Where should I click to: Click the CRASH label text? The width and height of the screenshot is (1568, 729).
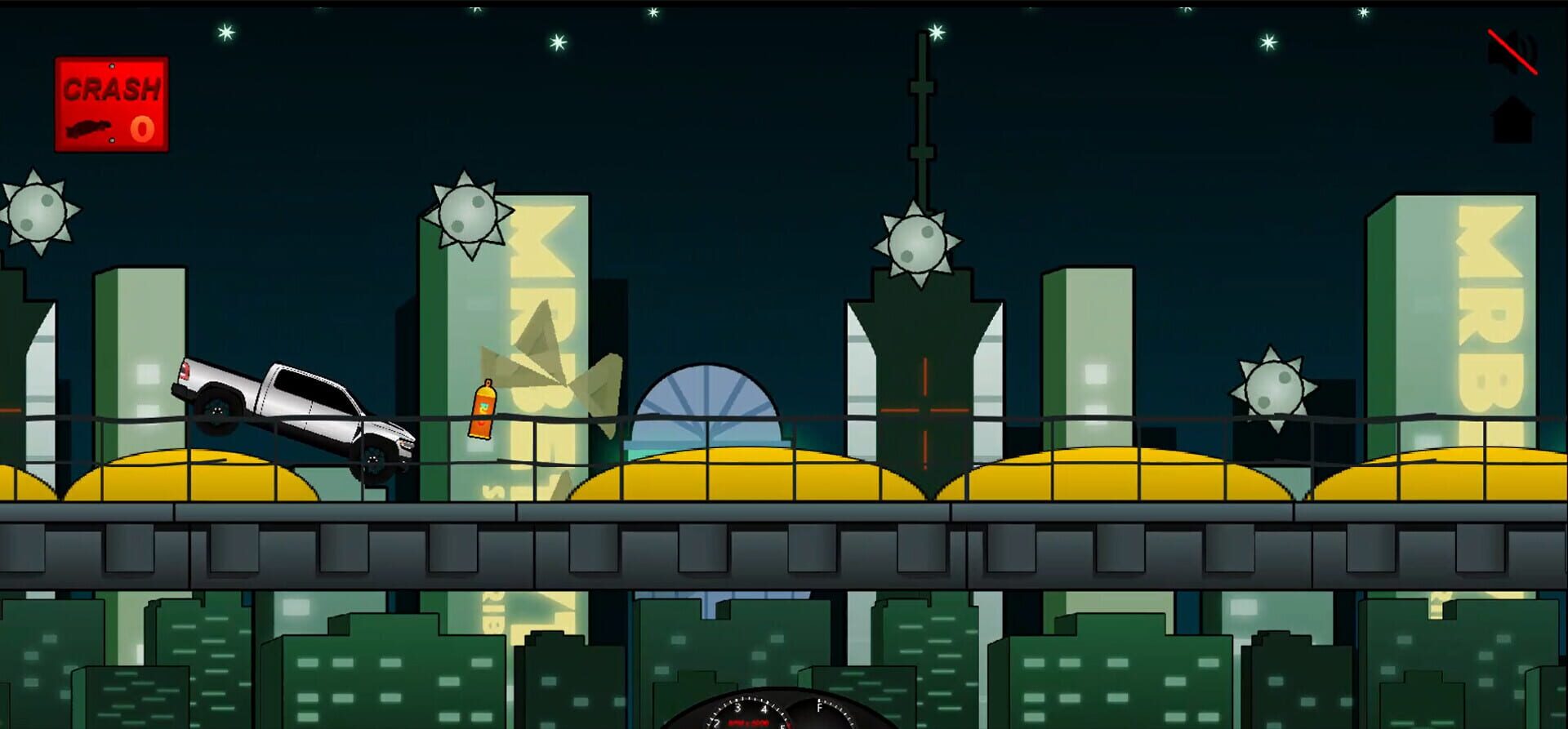pos(110,87)
